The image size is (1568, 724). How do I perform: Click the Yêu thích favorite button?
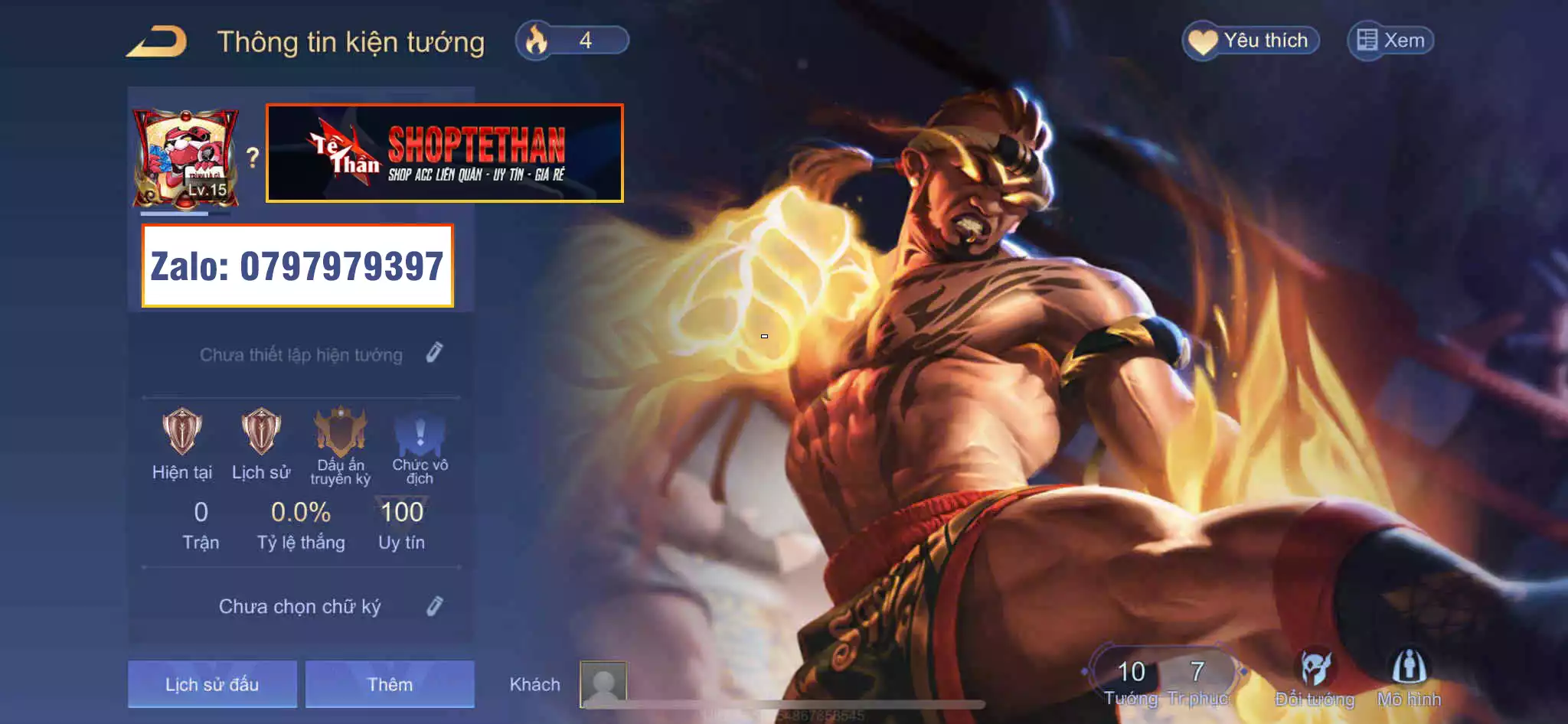coord(1251,41)
